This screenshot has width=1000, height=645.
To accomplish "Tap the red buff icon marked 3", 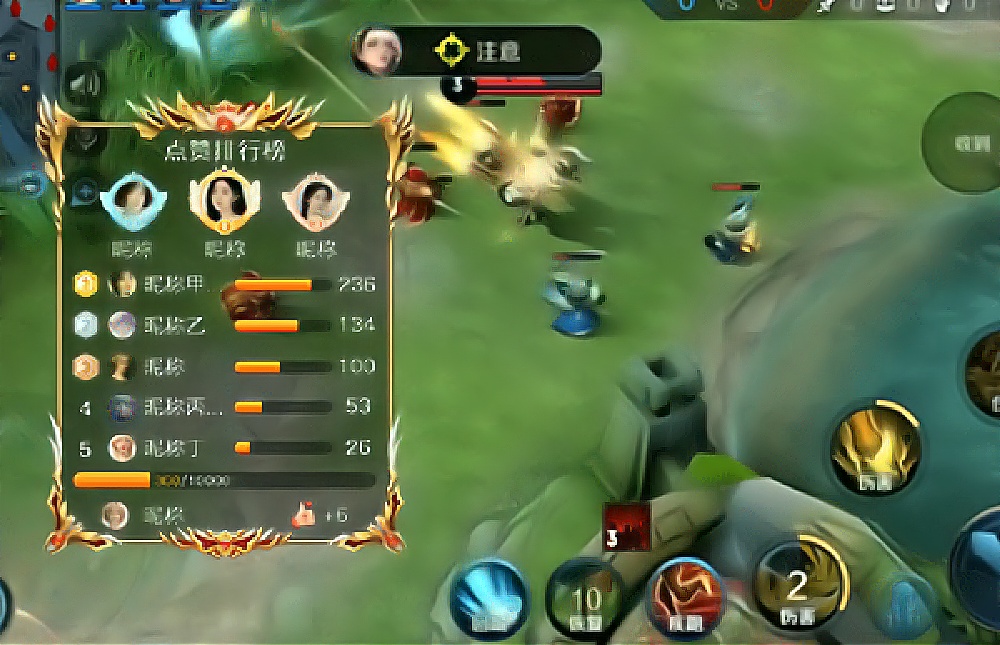I will 626,526.
